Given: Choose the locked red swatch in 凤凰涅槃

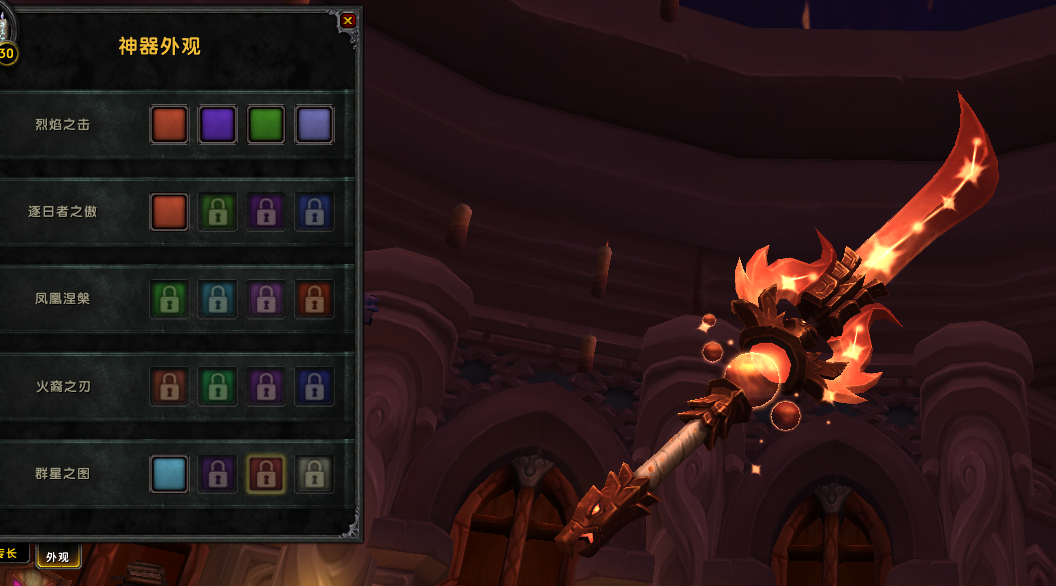Looking at the screenshot, I should (x=314, y=299).
